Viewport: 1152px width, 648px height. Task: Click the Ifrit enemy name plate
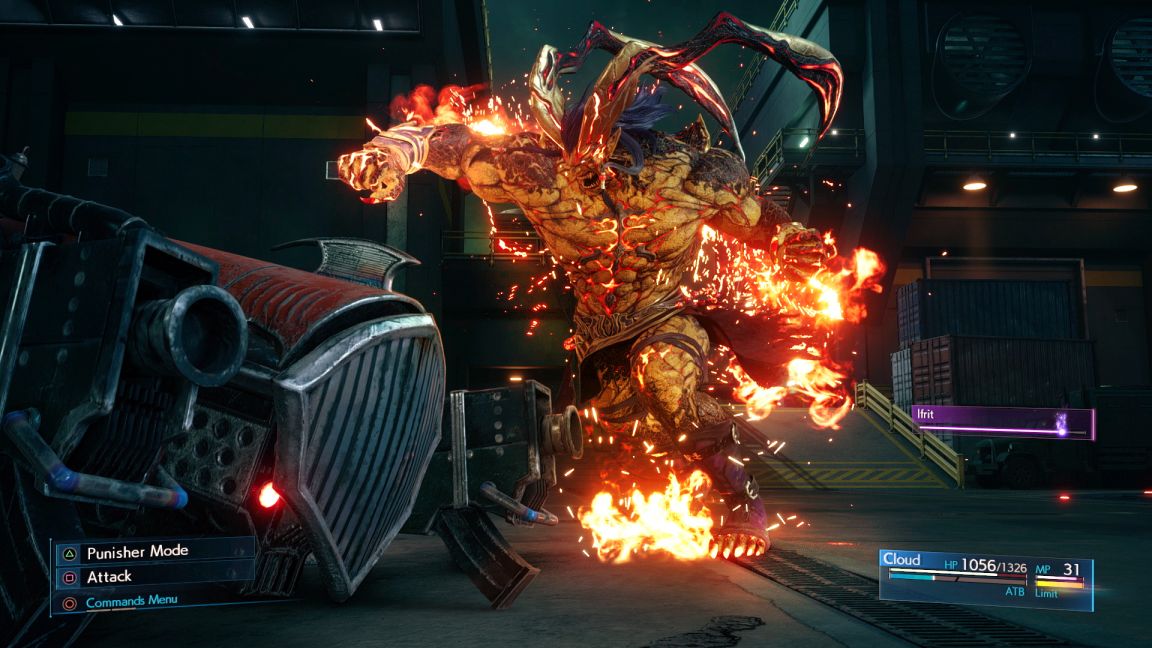pyautogui.click(x=1001, y=421)
